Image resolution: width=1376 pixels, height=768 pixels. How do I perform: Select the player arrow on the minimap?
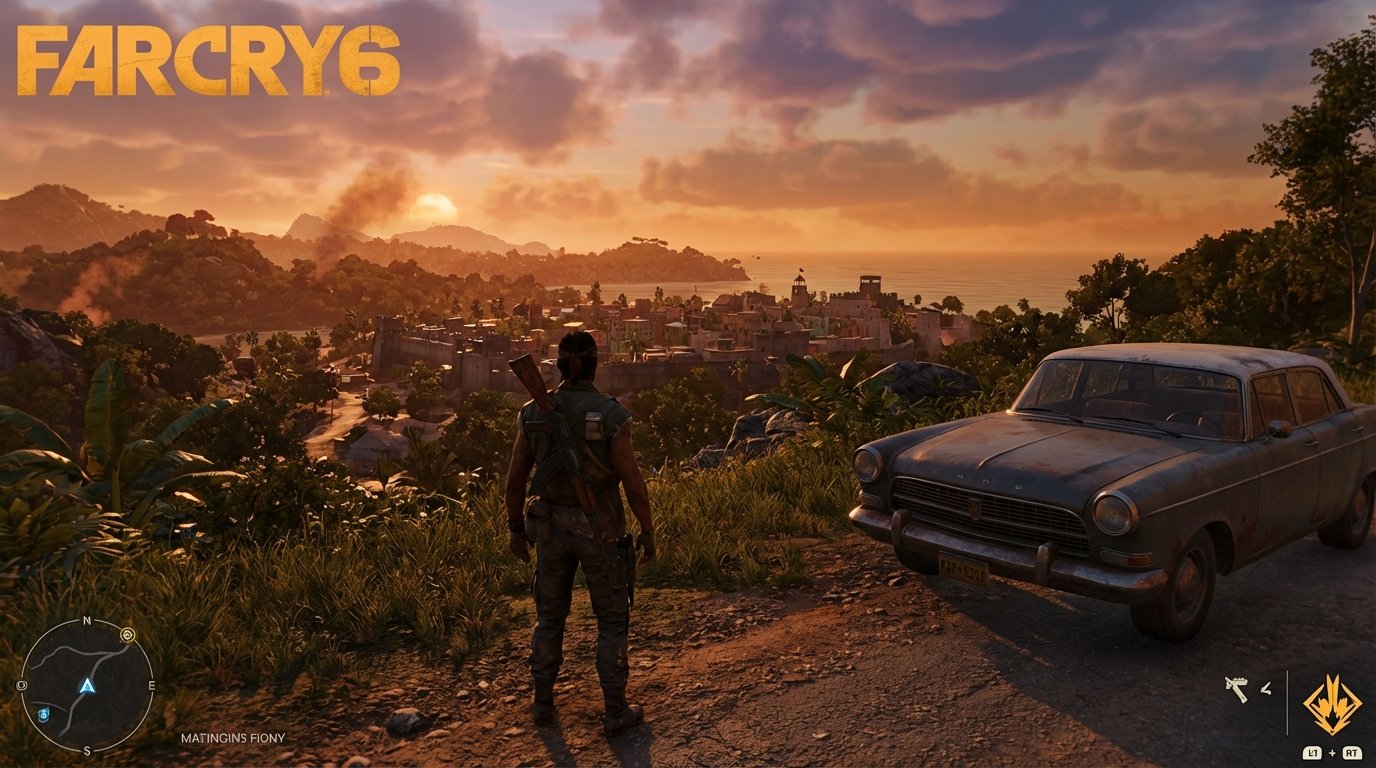(87, 687)
